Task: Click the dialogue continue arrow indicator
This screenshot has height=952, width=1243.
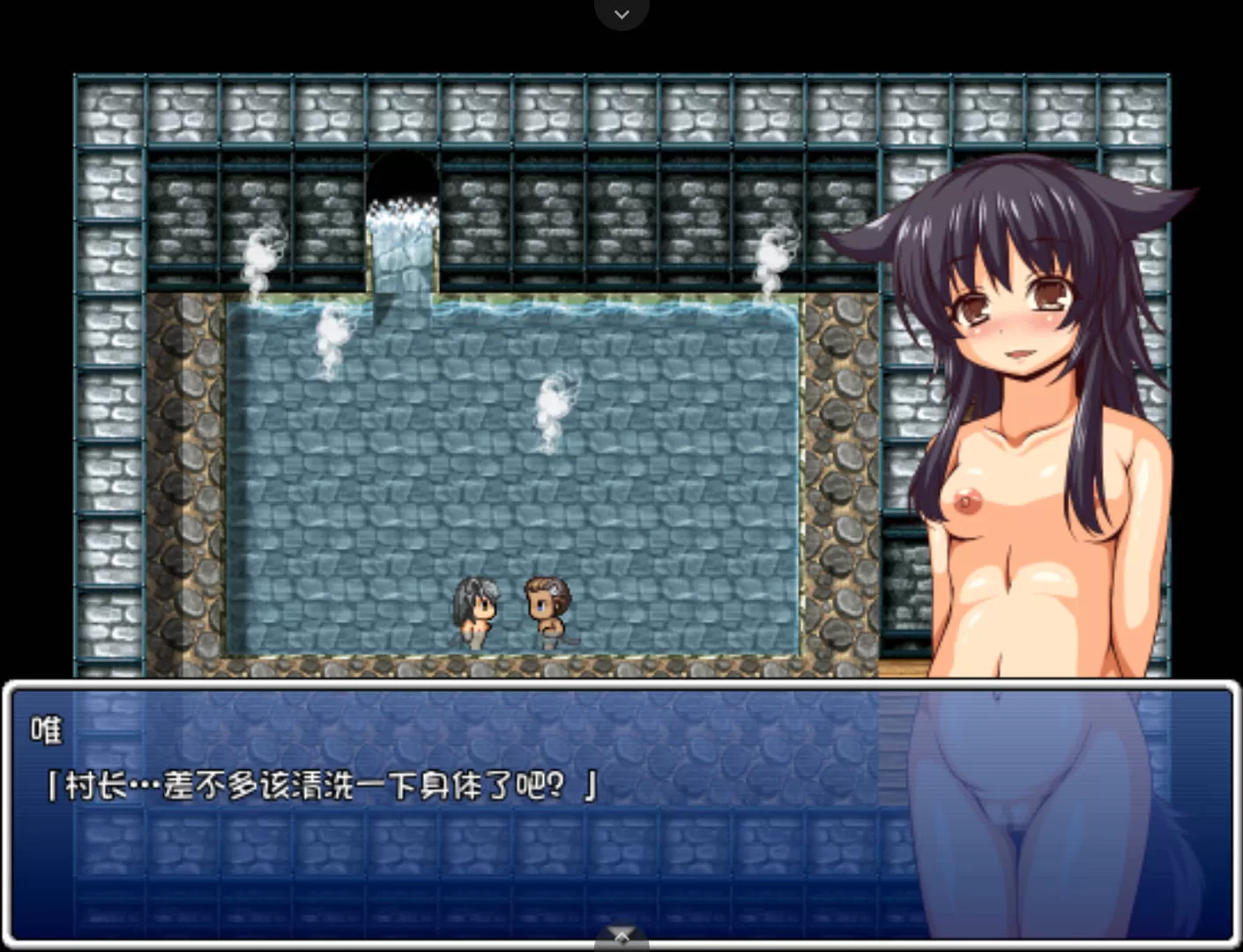Action: point(621,935)
